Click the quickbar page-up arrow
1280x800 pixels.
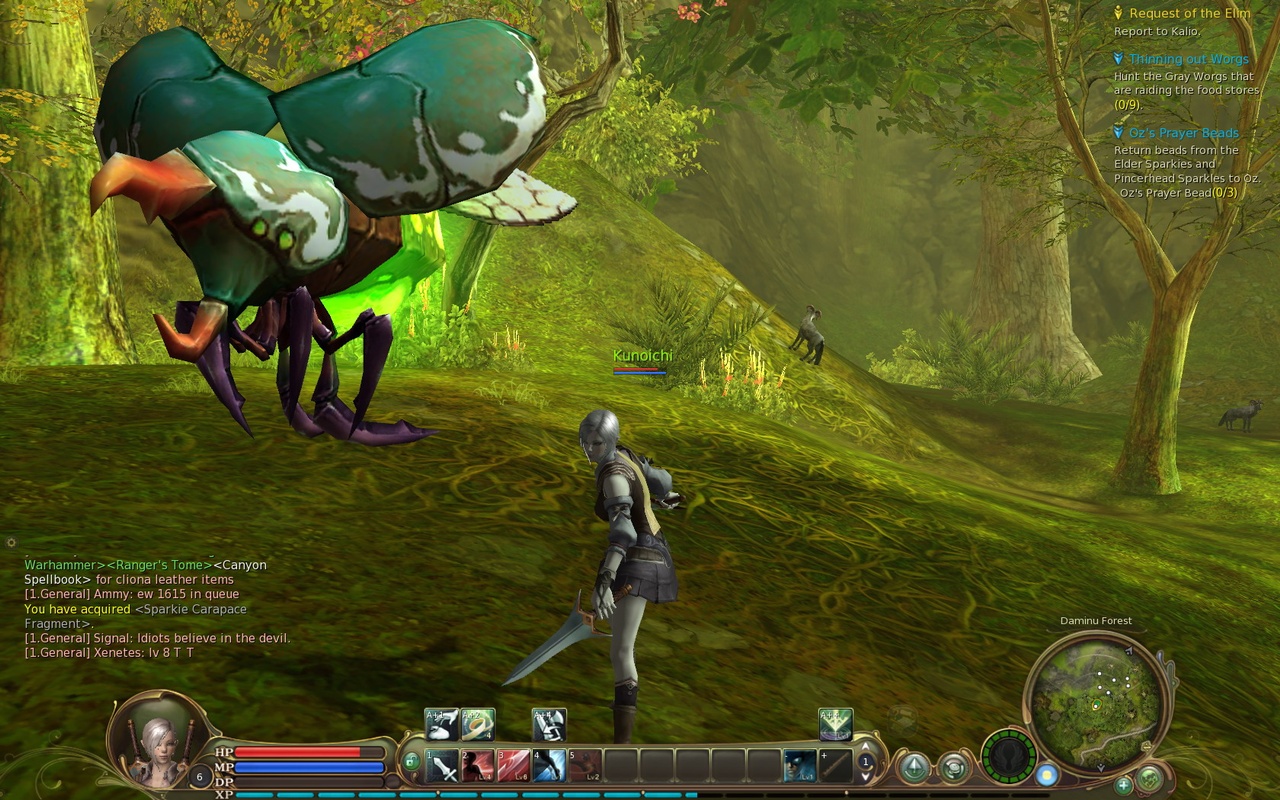tap(865, 747)
